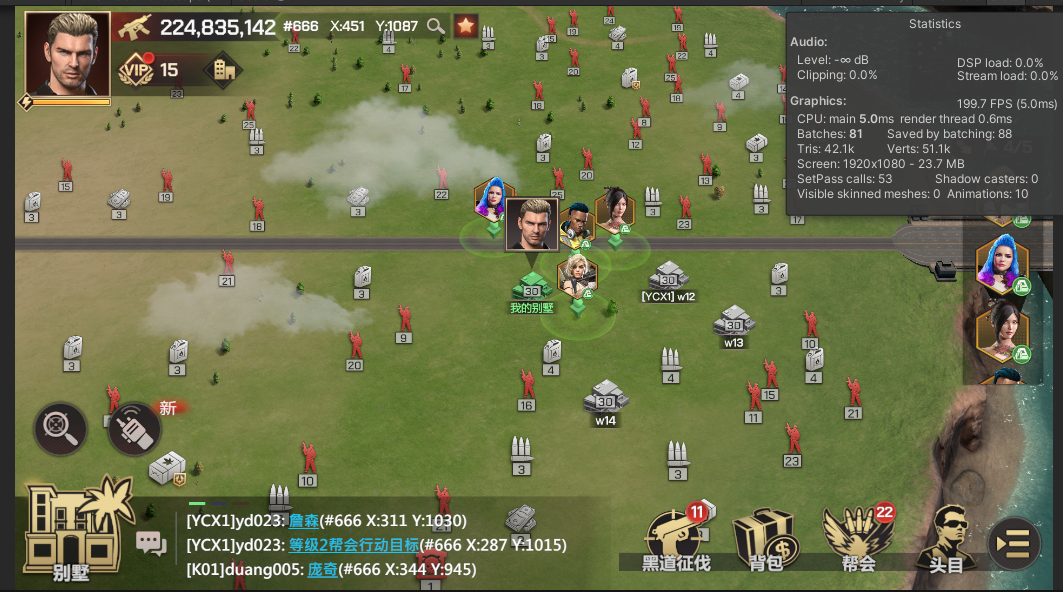1063x592 pixels.
Task: Open the 帮会 gang menu
Action: [857, 540]
